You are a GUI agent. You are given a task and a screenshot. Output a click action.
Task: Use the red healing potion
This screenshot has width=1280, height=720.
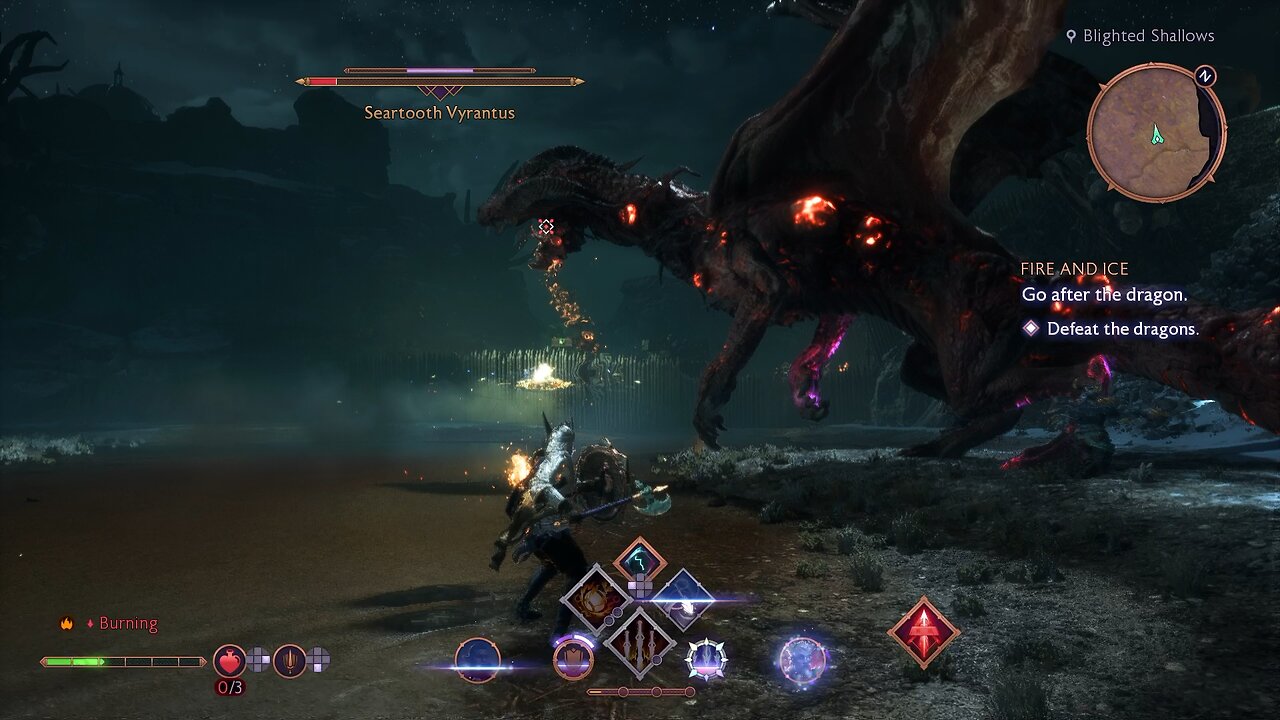(229, 660)
